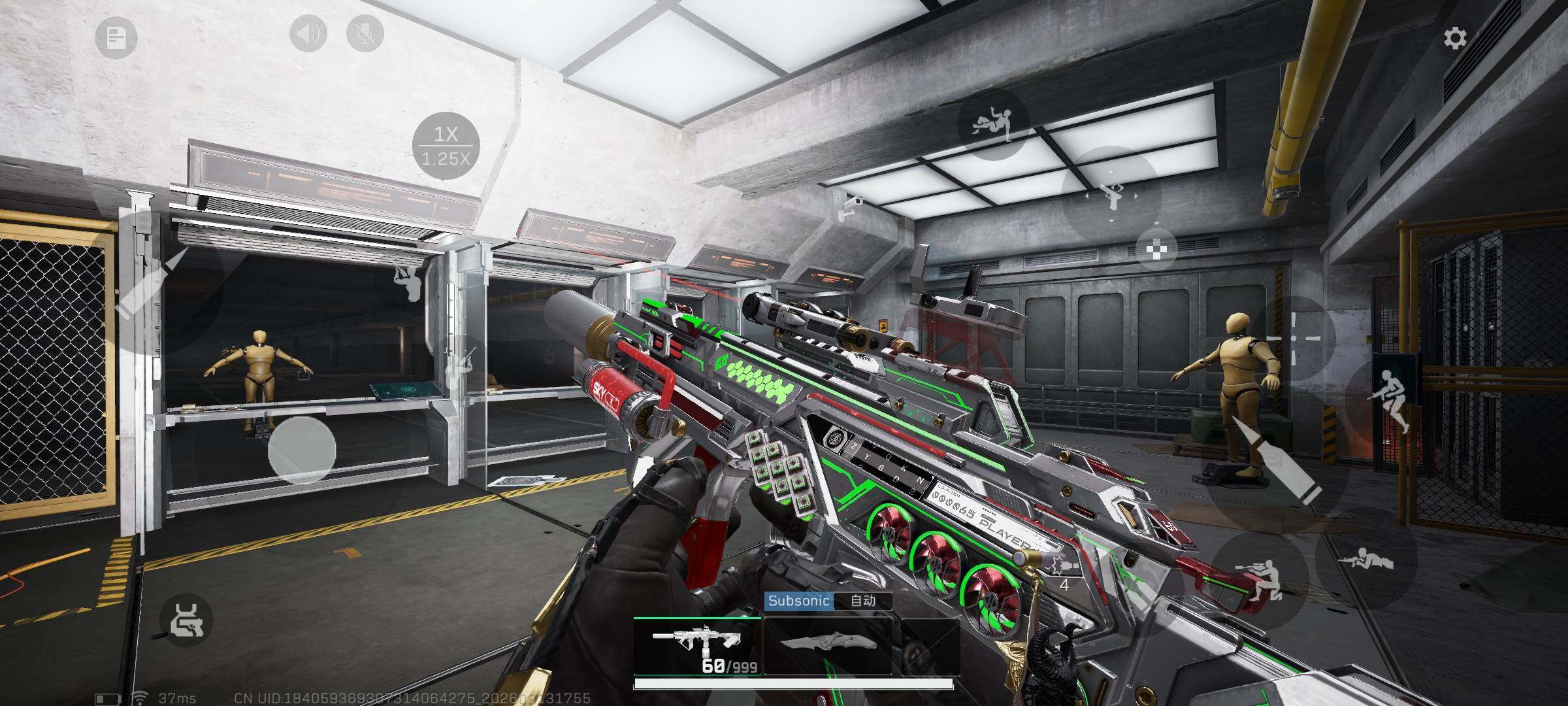Viewport: 1568px width, 706px height.
Task: Select the knife melee weapon slot
Action: coord(827,646)
